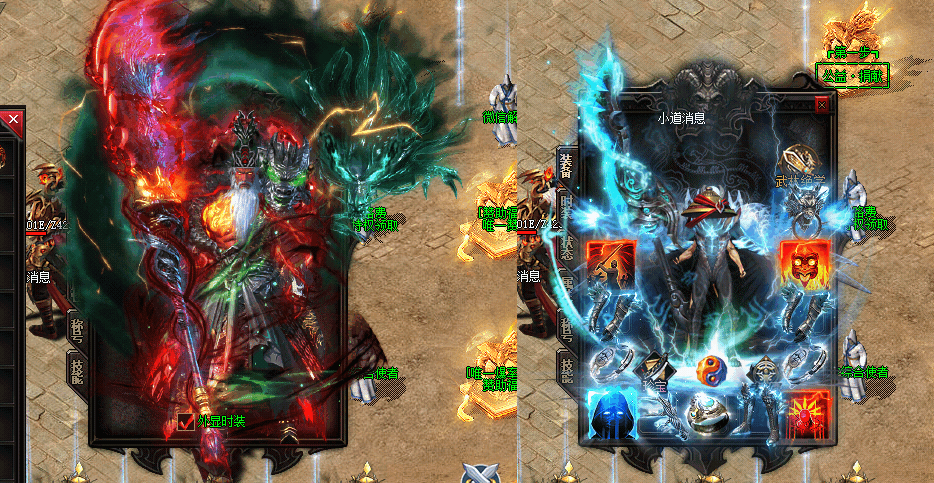Toggle the 外显时装 checkbox
This screenshot has width=934, height=483.
pyautogui.click(x=185, y=422)
